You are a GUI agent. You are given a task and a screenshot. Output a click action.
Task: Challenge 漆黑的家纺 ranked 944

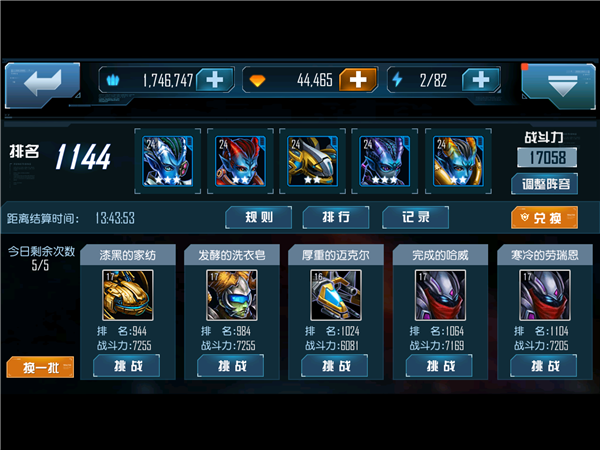click(x=126, y=366)
